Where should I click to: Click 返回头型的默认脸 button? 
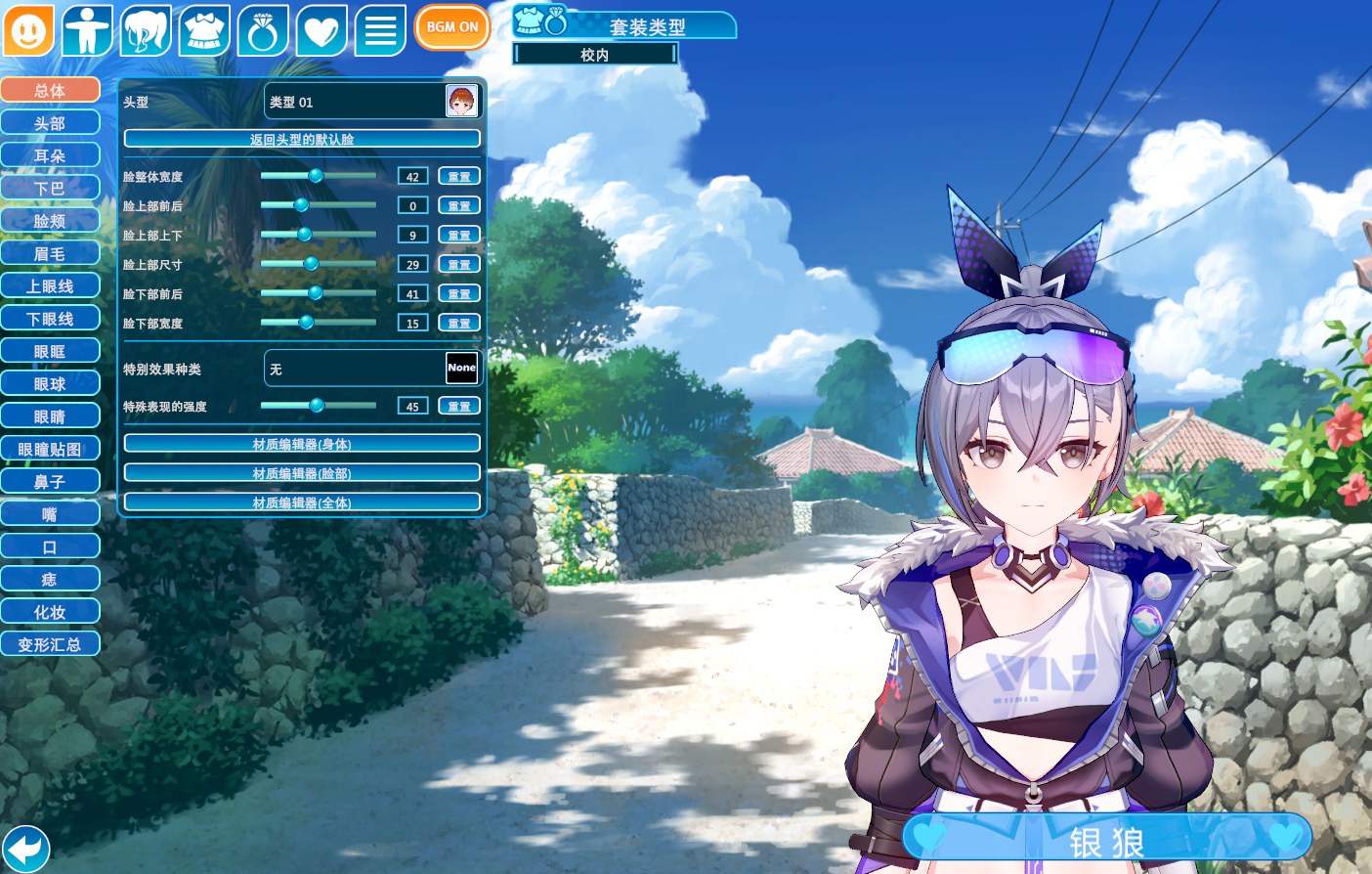pos(302,139)
